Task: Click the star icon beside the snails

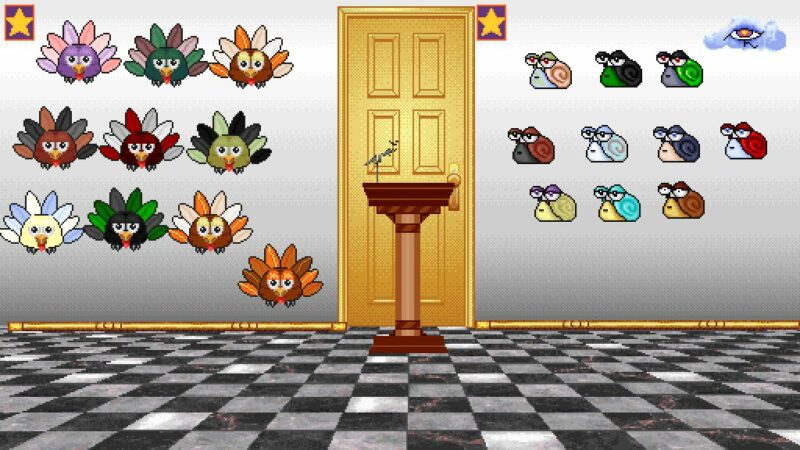Action: pyautogui.click(x=491, y=22)
